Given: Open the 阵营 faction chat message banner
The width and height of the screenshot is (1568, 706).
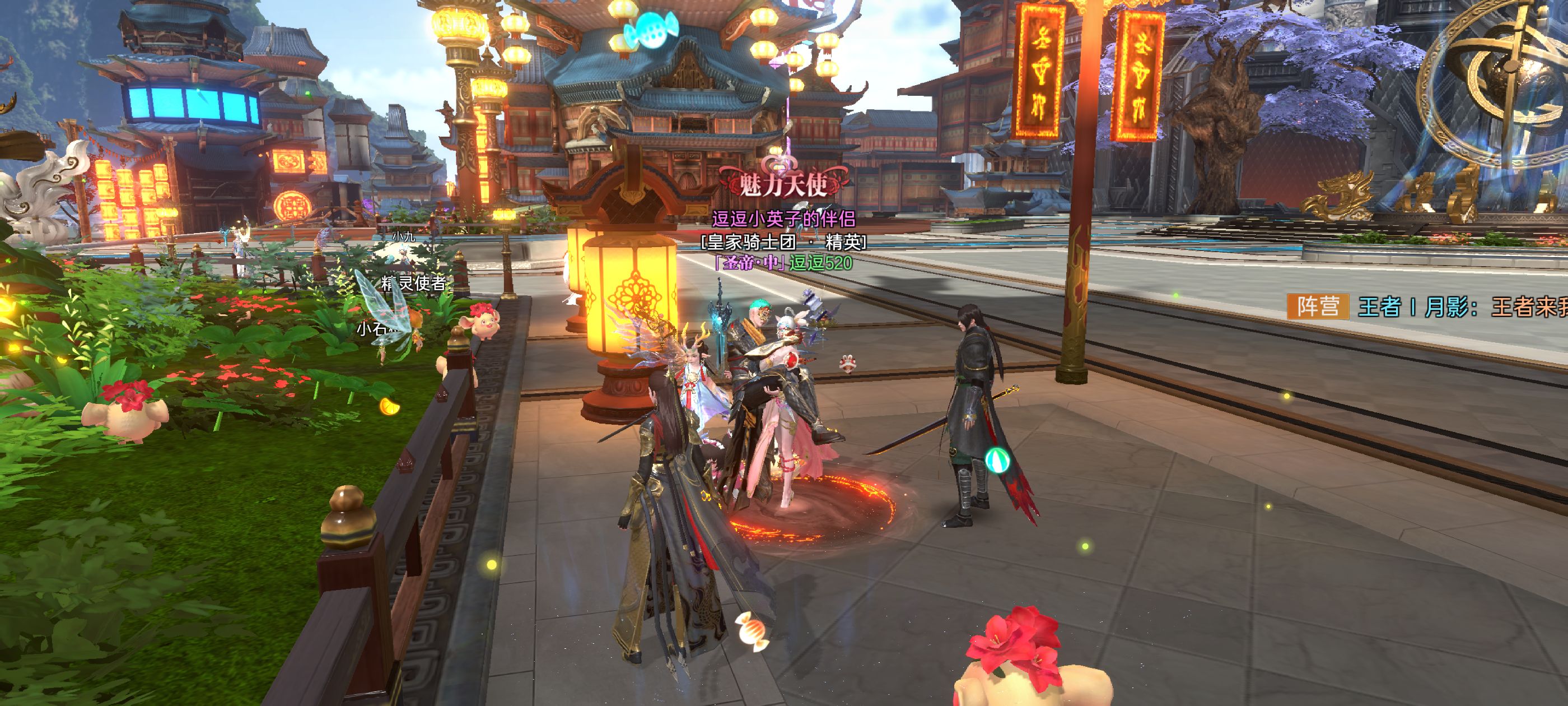Looking at the screenshot, I should tap(1424, 306).
